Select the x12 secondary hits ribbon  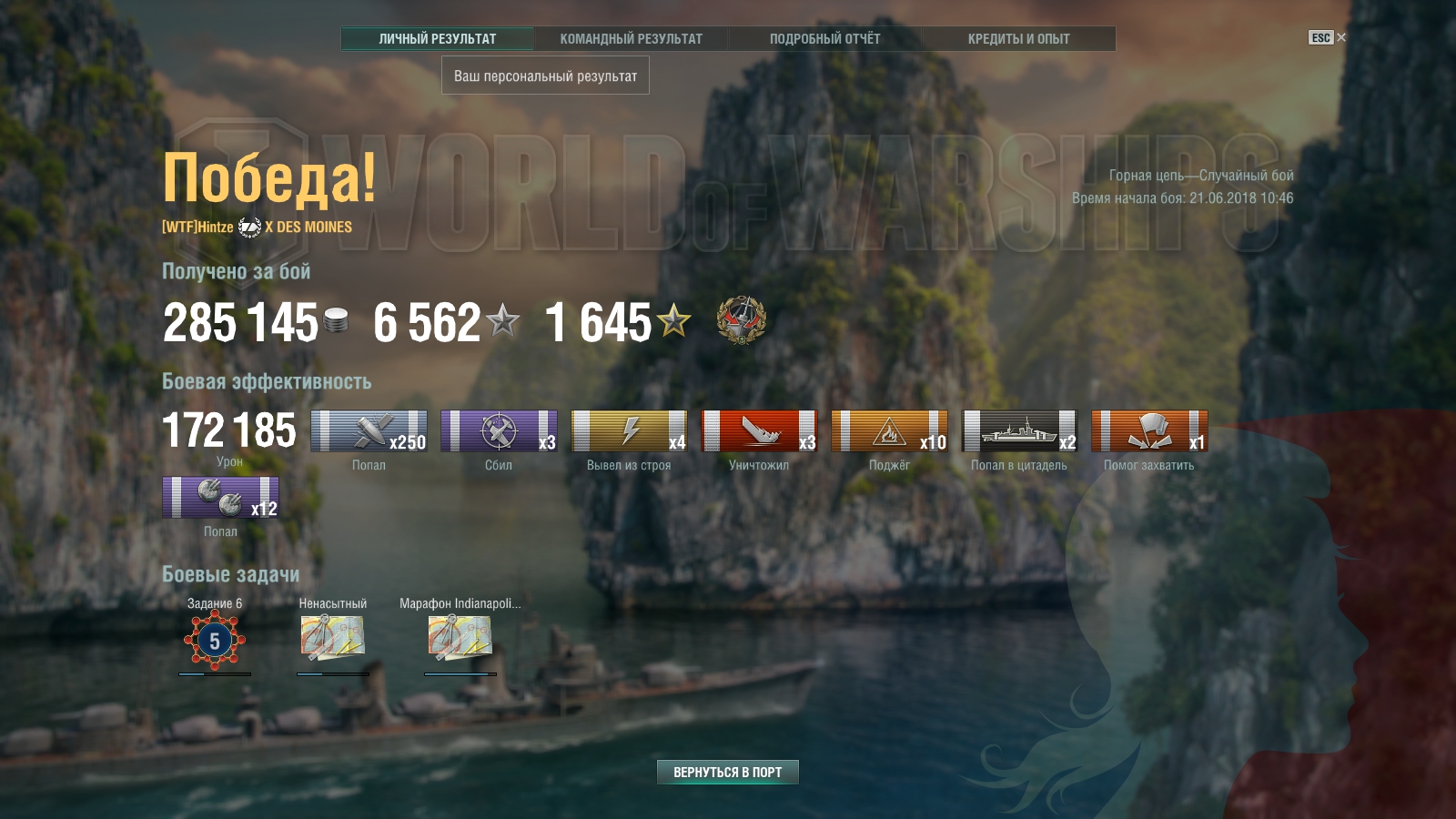(220, 498)
